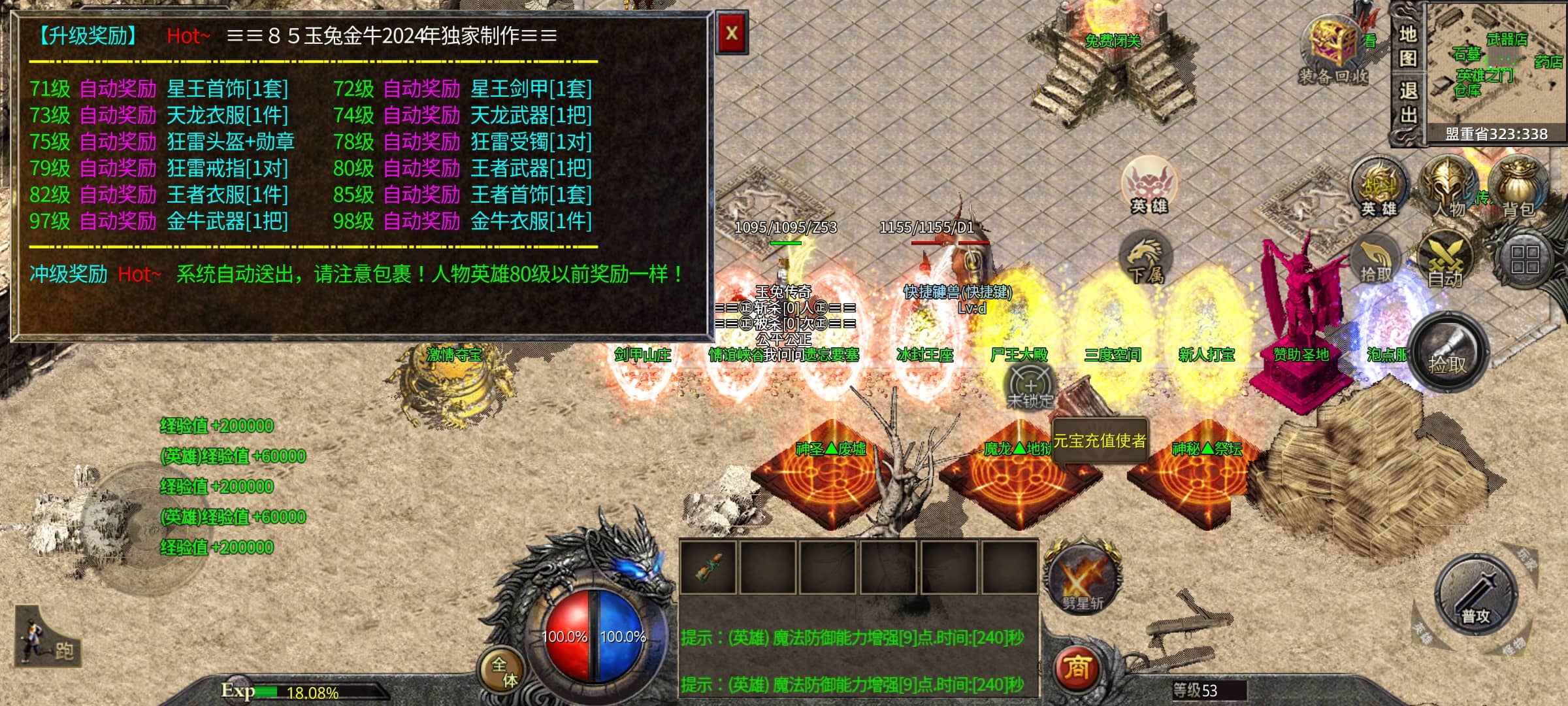
Task: Use the 普攻 basic attack button
Action: [x=1475, y=595]
